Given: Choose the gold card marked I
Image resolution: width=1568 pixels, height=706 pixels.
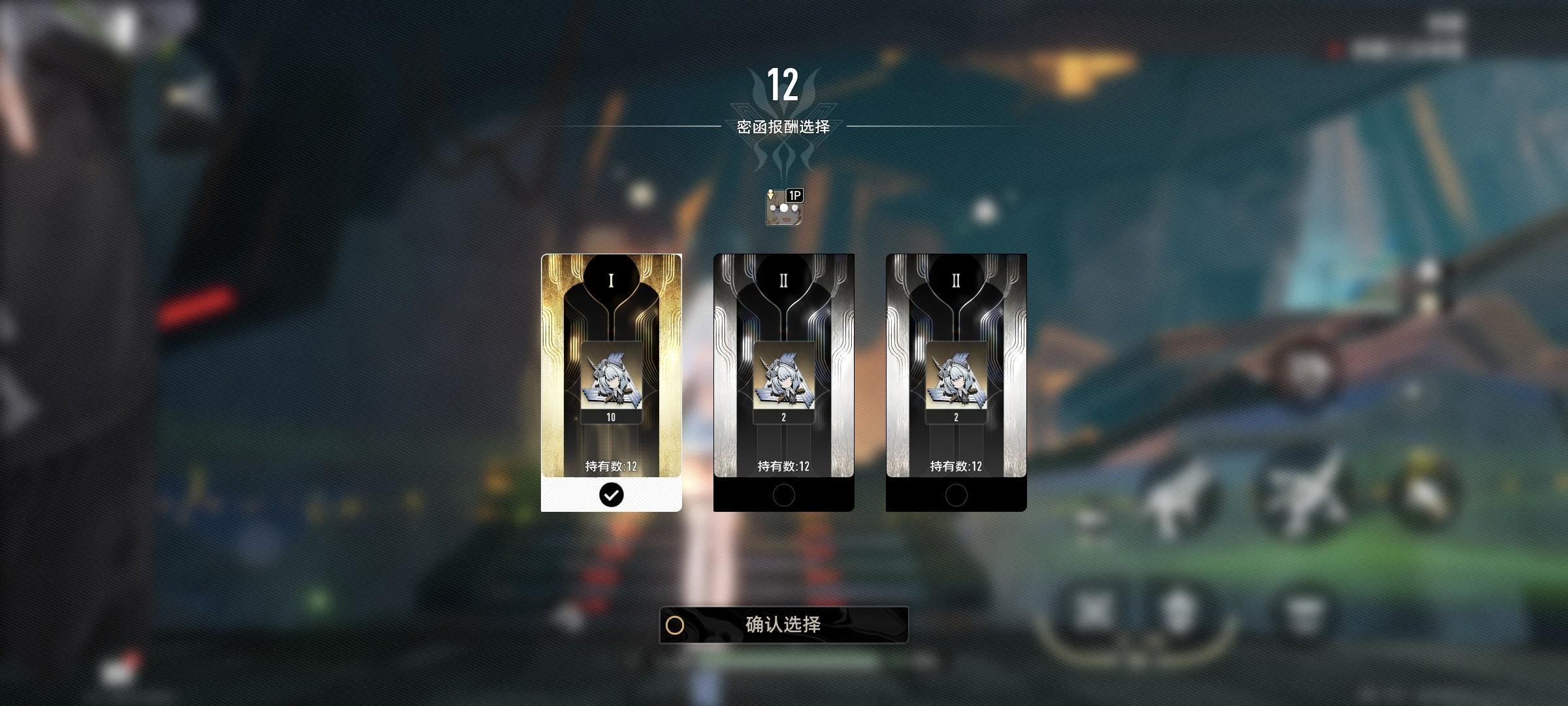Looking at the screenshot, I should coord(611,382).
